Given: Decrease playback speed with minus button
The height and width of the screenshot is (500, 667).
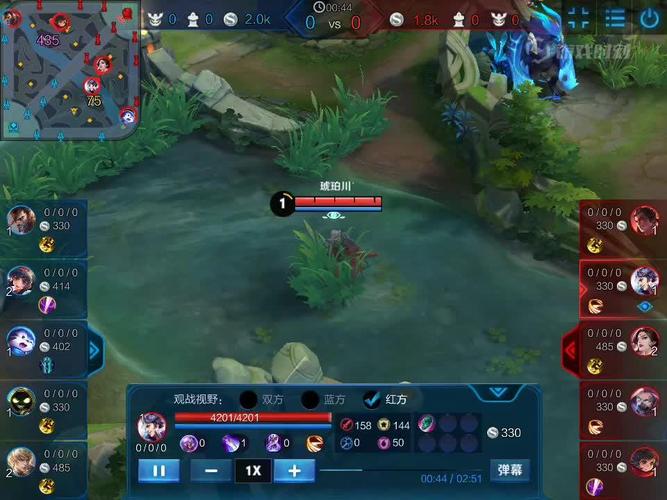Looking at the screenshot, I should [211, 470].
